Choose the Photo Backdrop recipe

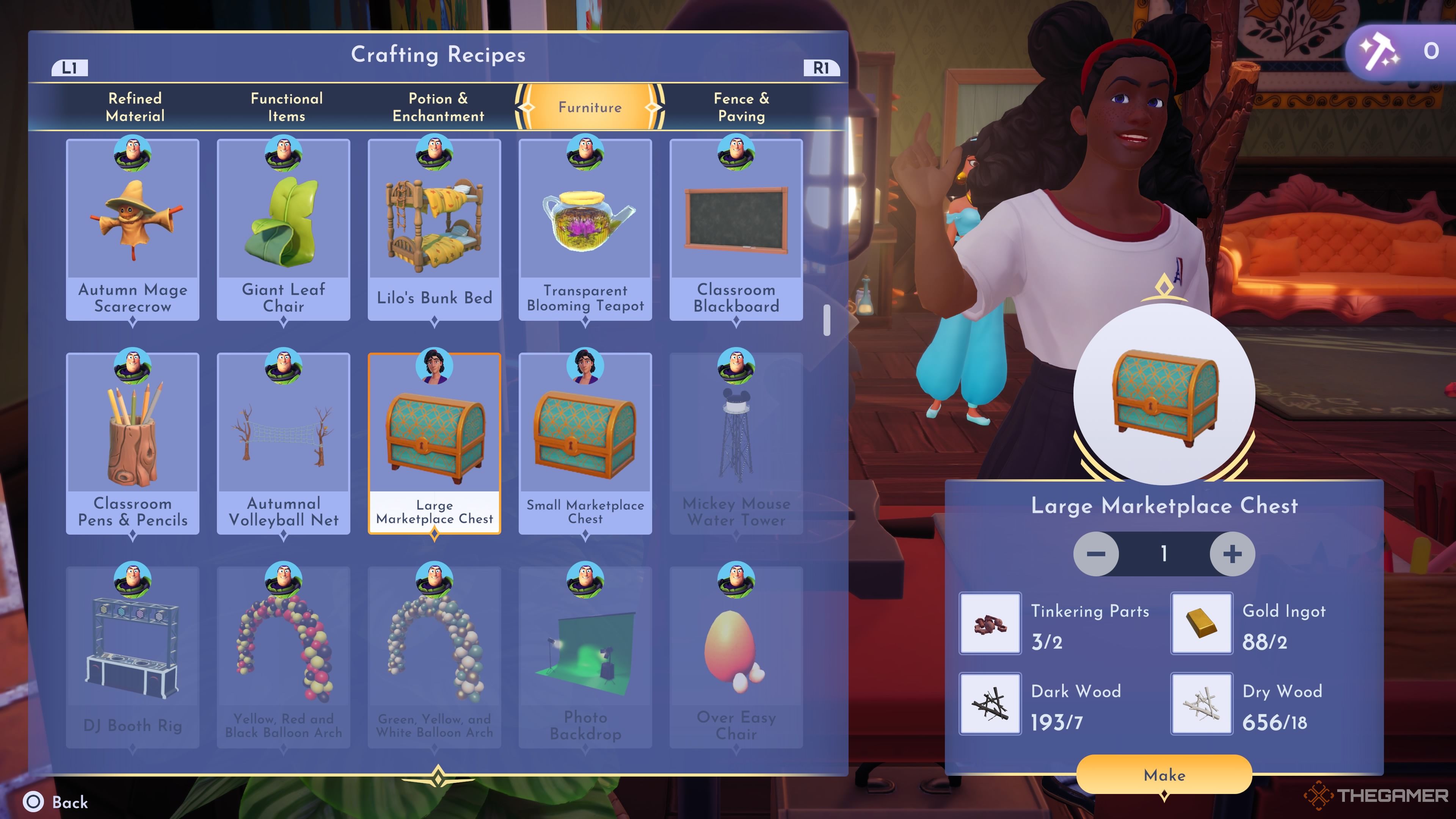(x=585, y=656)
